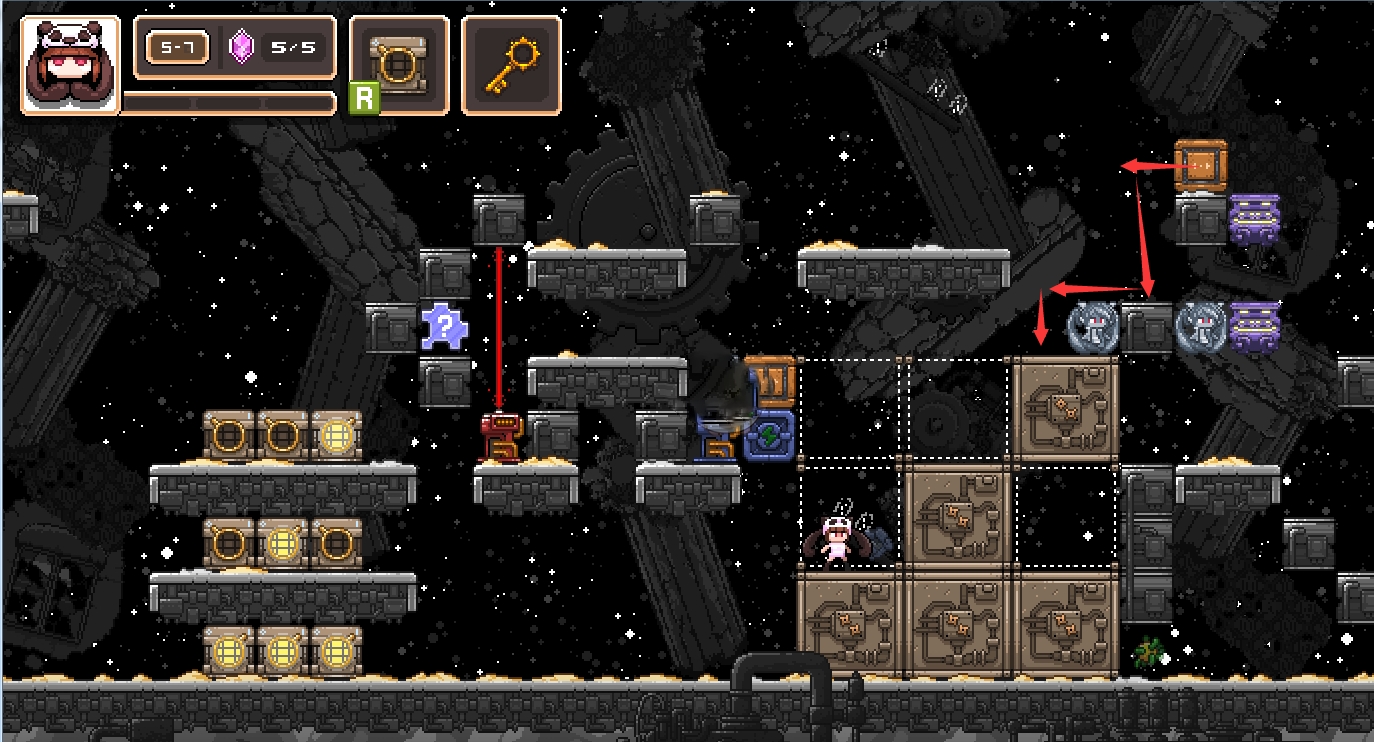Select the porthole block item slot
This screenshot has height=742, width=1374.
click(x=399, y=65)
